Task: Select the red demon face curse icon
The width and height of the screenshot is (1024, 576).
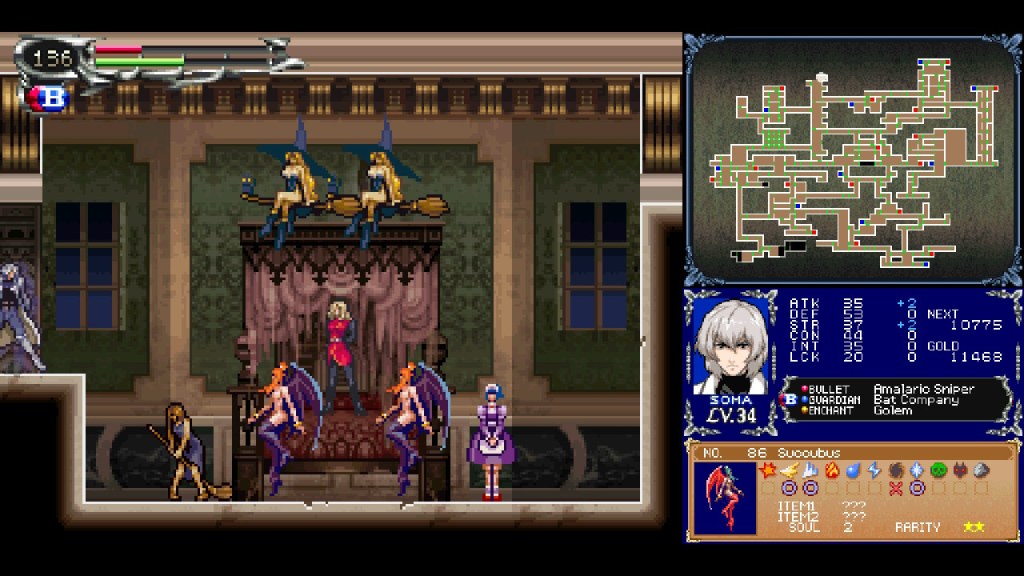Action: [961, 470]
